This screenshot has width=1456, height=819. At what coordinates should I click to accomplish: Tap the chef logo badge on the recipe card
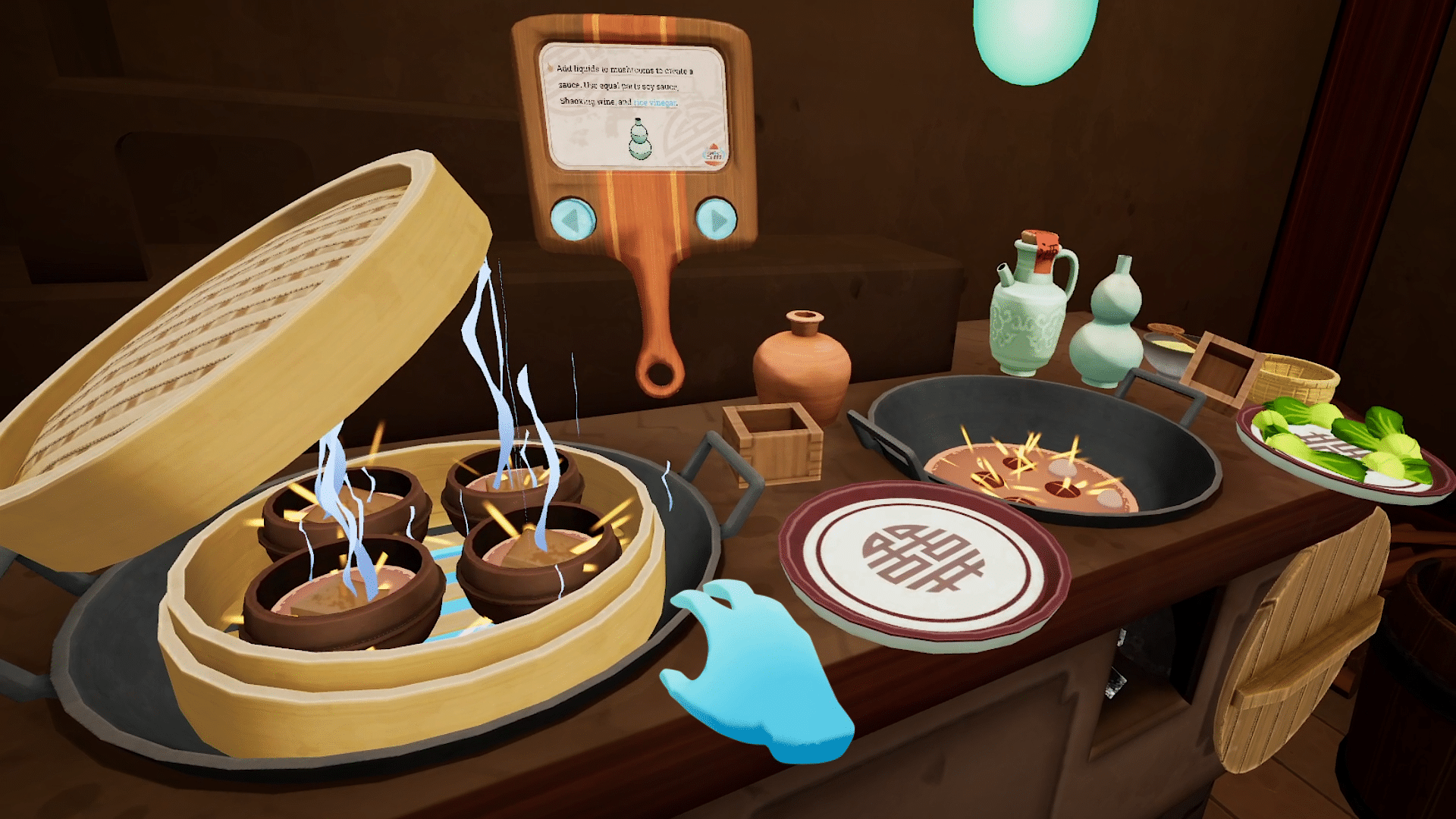point(713,153)
